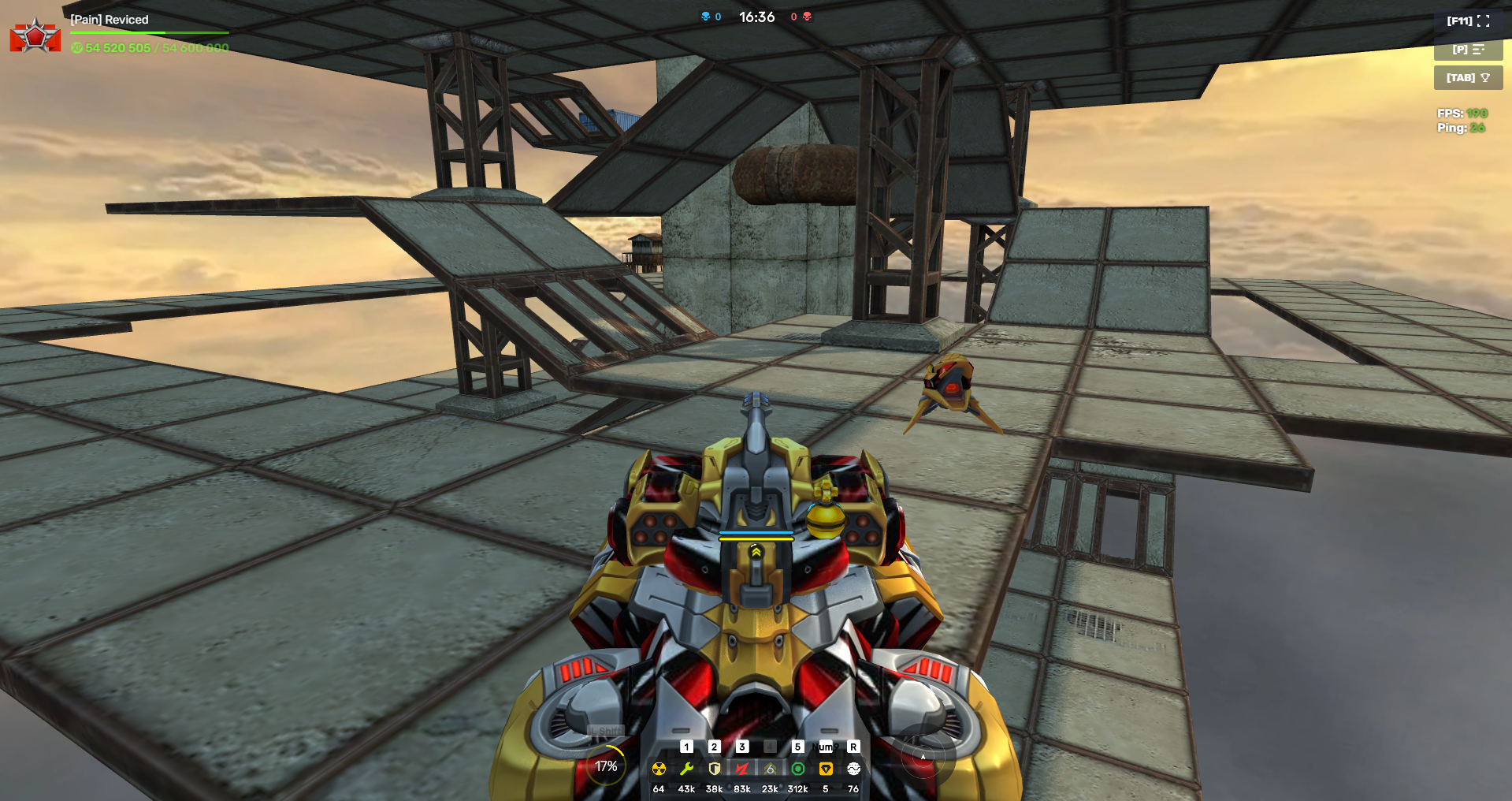Activate the shield boosted armor supply
Screen dimensions: 1512x801
(x=715, y=769)
